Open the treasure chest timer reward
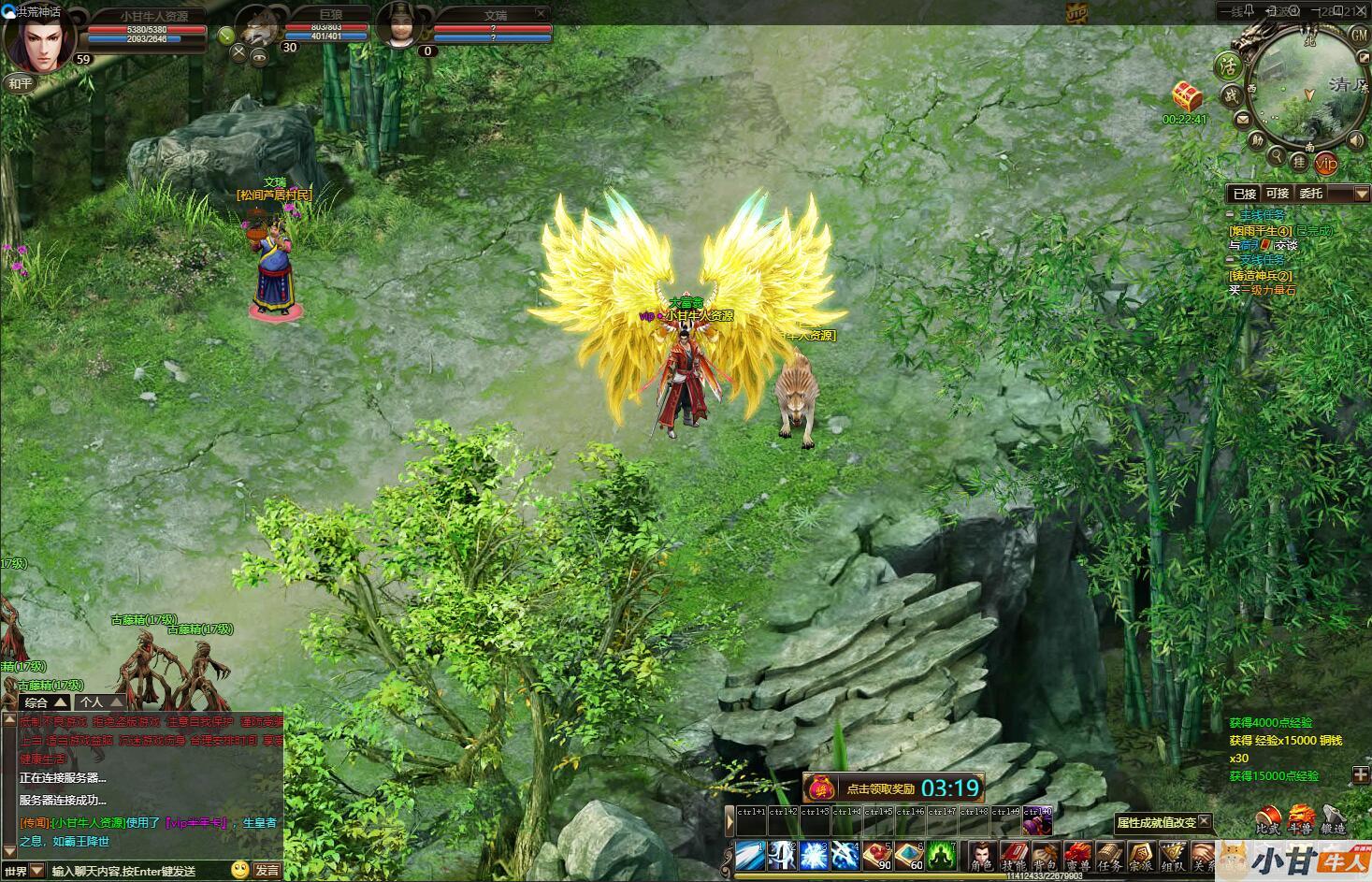The image size is (1372, 882). pos(1187,96)
